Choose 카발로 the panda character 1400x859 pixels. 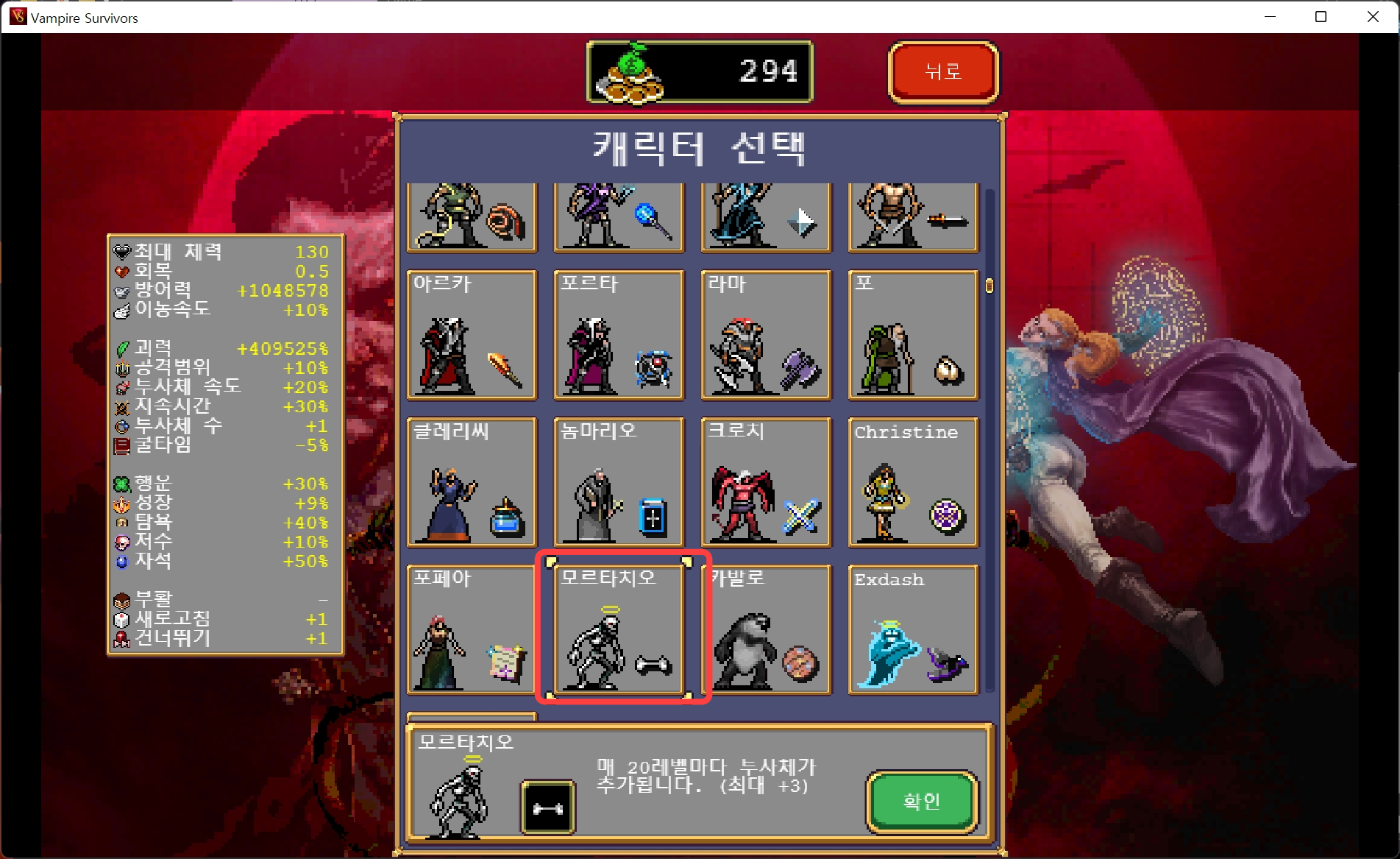click(766, 631)
